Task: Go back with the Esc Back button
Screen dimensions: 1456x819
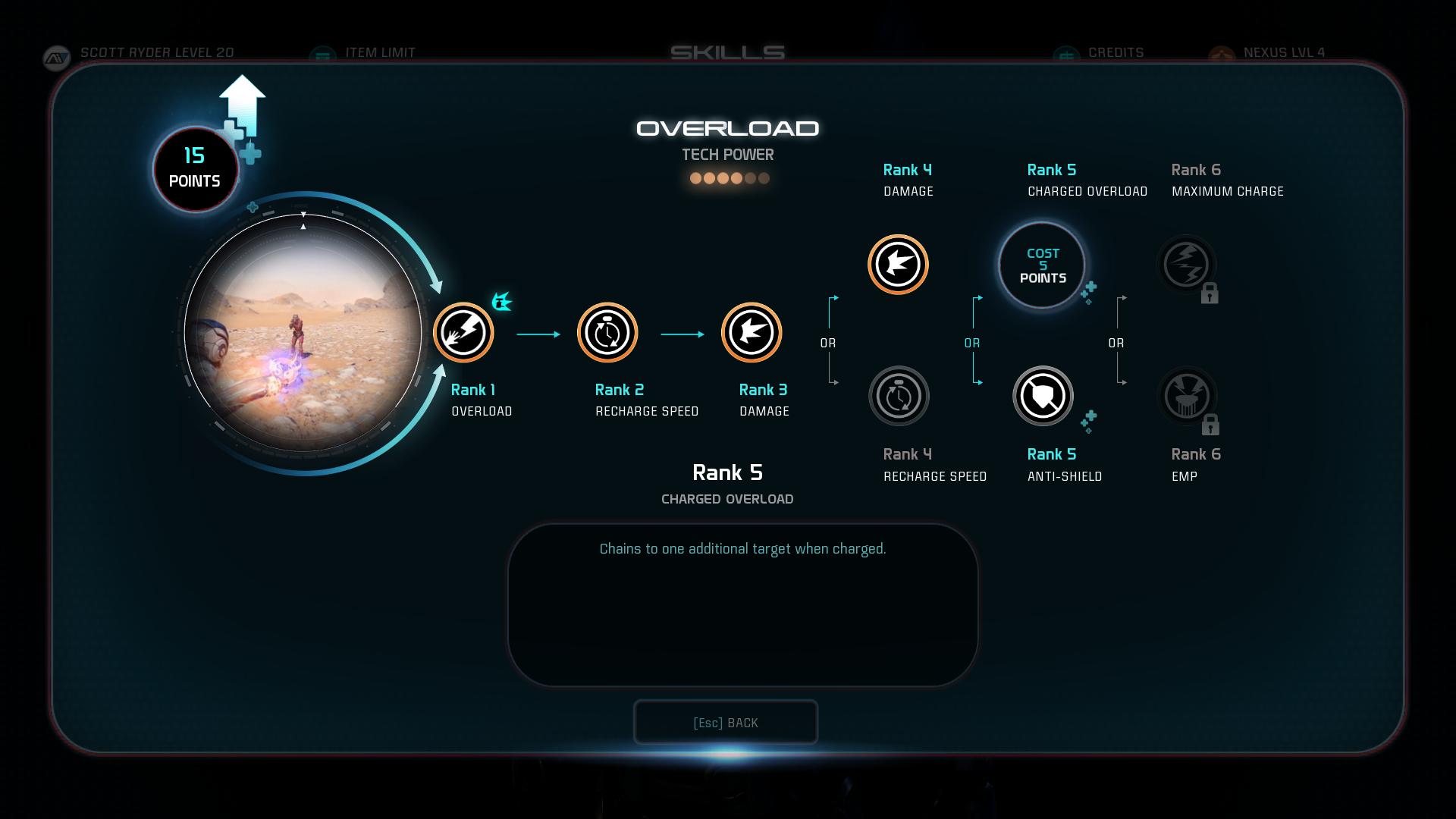Action: tap(726, 723)
